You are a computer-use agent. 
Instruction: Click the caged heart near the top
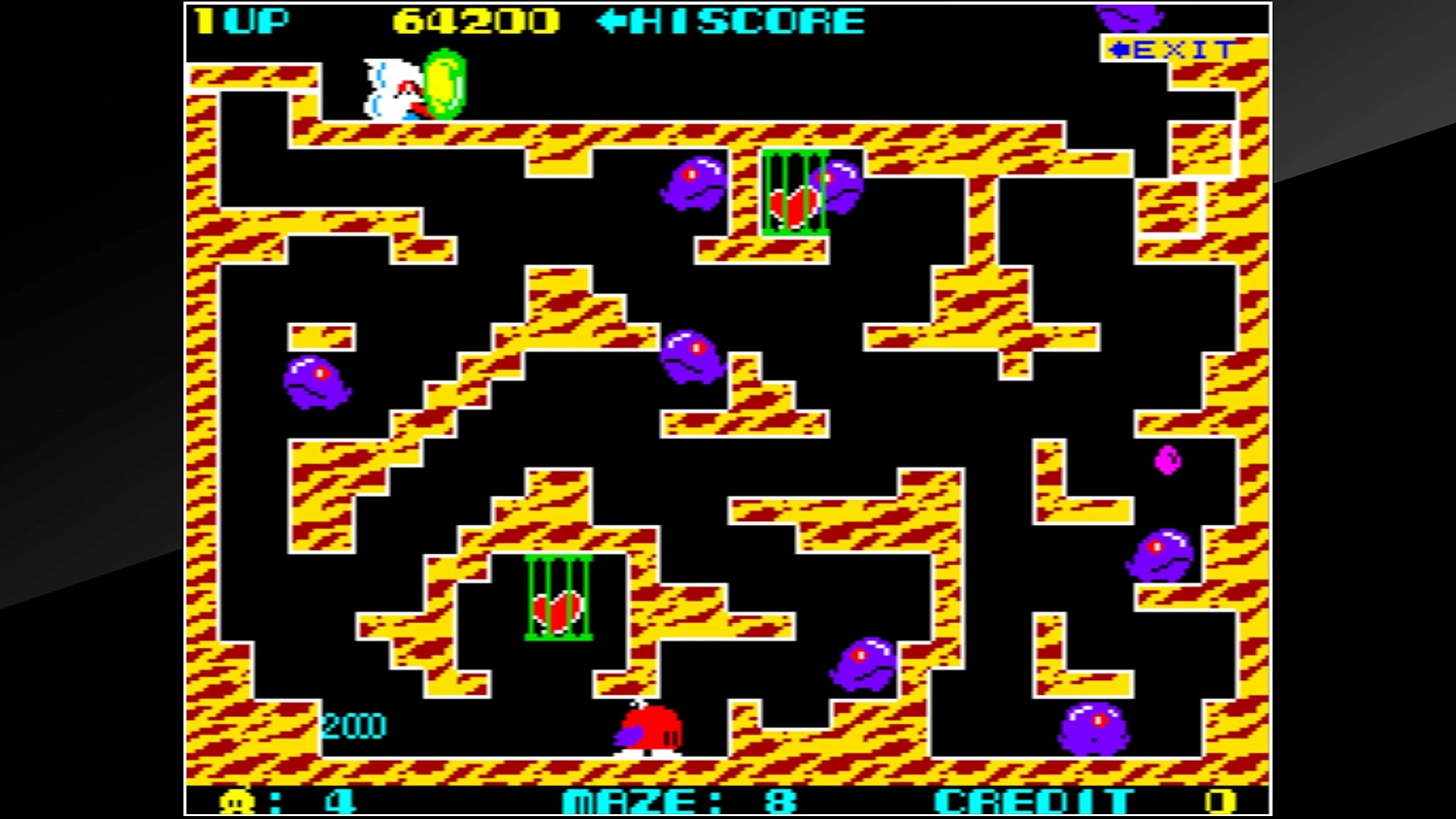coord(796,194)
